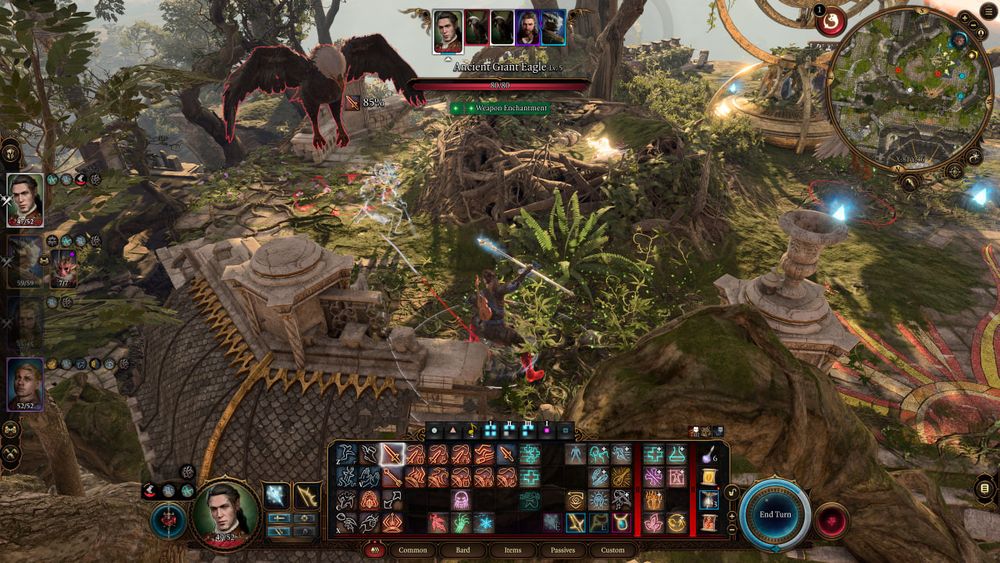The image size is (1000, 563).
Task: Use the potion flask item on the hotbar
Action: [709, 455]
